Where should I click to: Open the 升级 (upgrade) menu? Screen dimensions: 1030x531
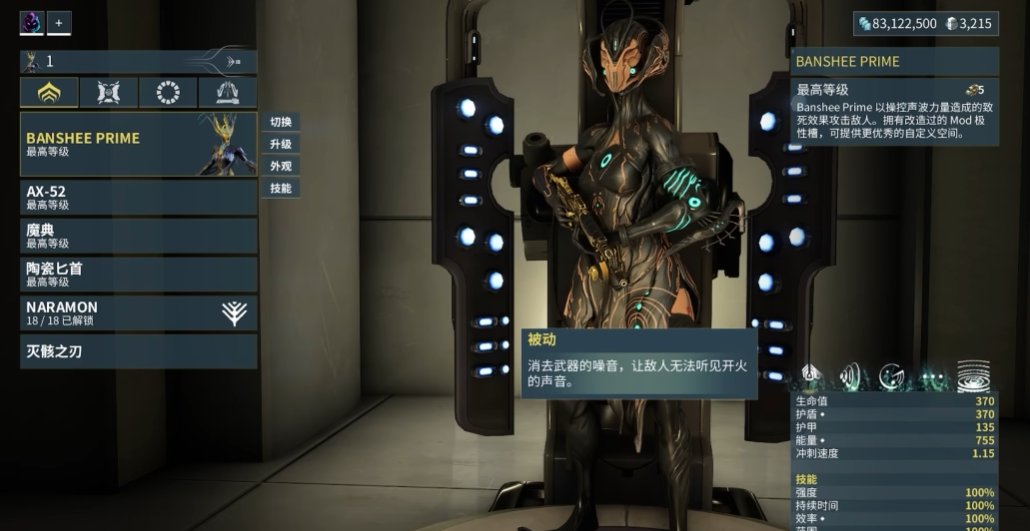280,144
